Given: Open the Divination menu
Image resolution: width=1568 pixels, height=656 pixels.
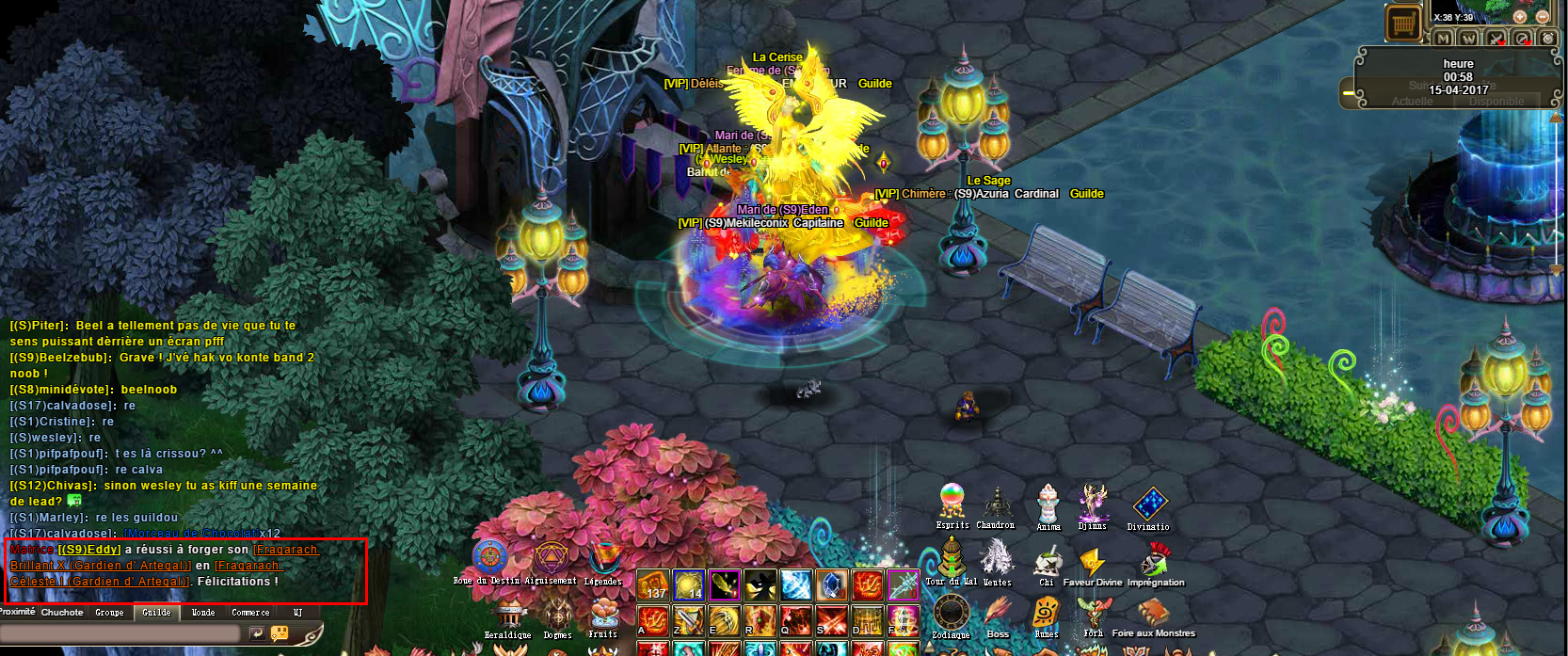Looking at the screenshot, I should 1149,504.
